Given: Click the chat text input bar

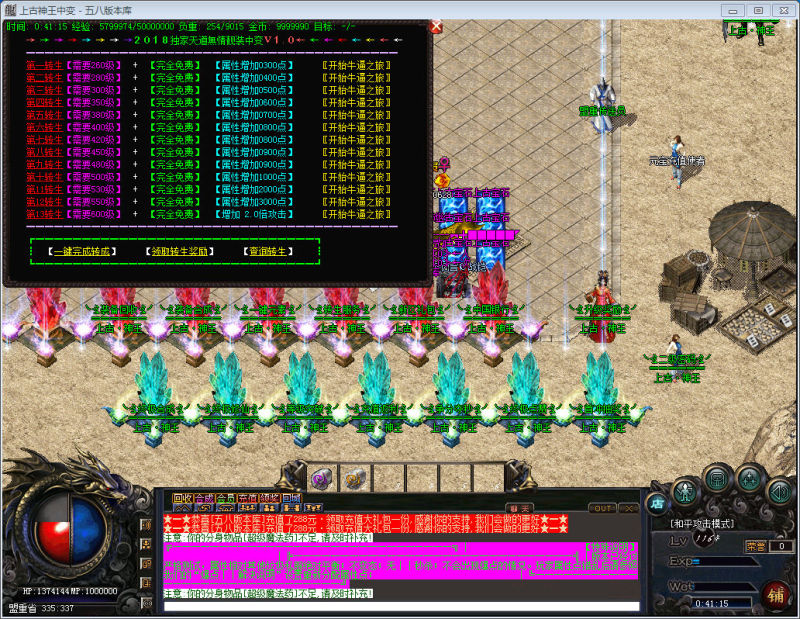Looking at the screenshot, I should [x=400, y=606].
